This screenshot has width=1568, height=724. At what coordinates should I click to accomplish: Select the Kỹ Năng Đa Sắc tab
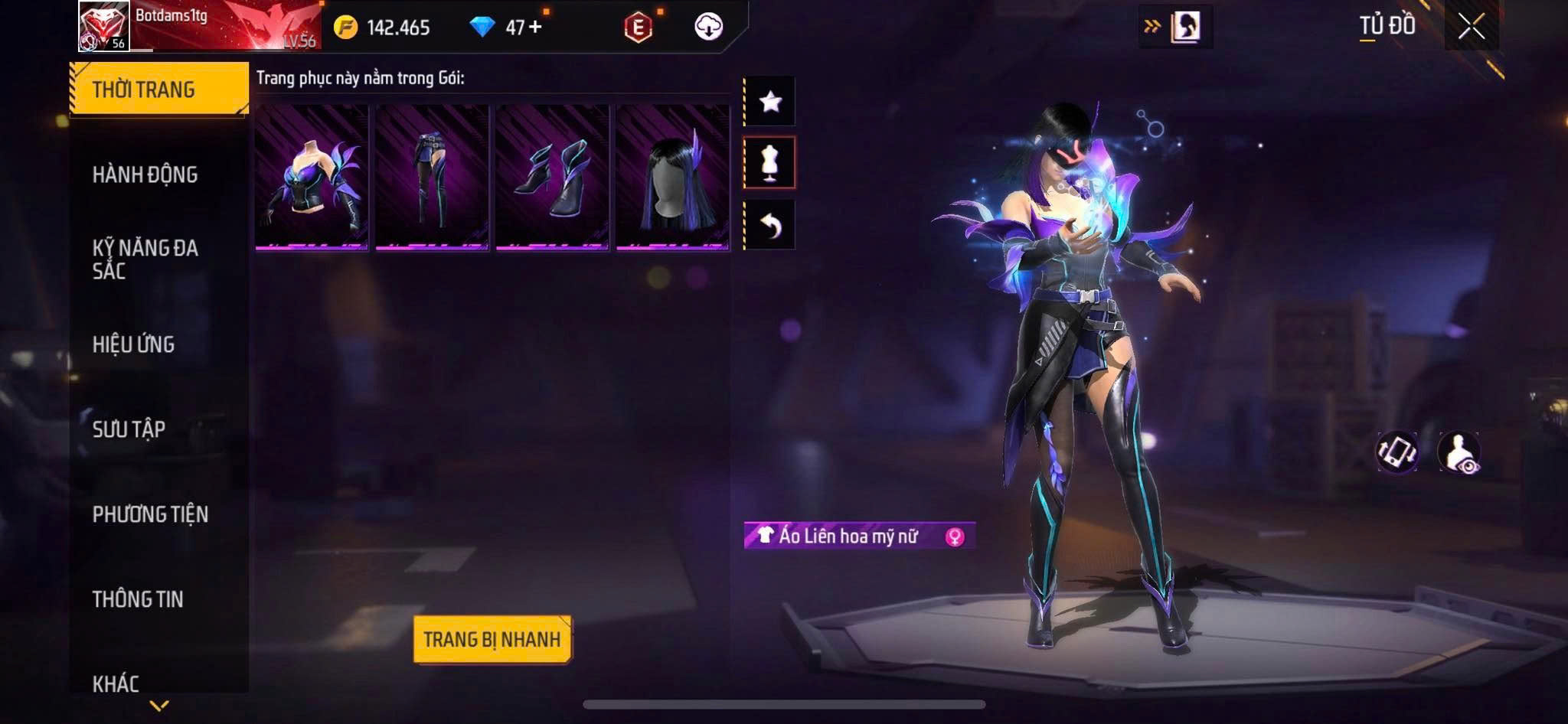(145, 259)
